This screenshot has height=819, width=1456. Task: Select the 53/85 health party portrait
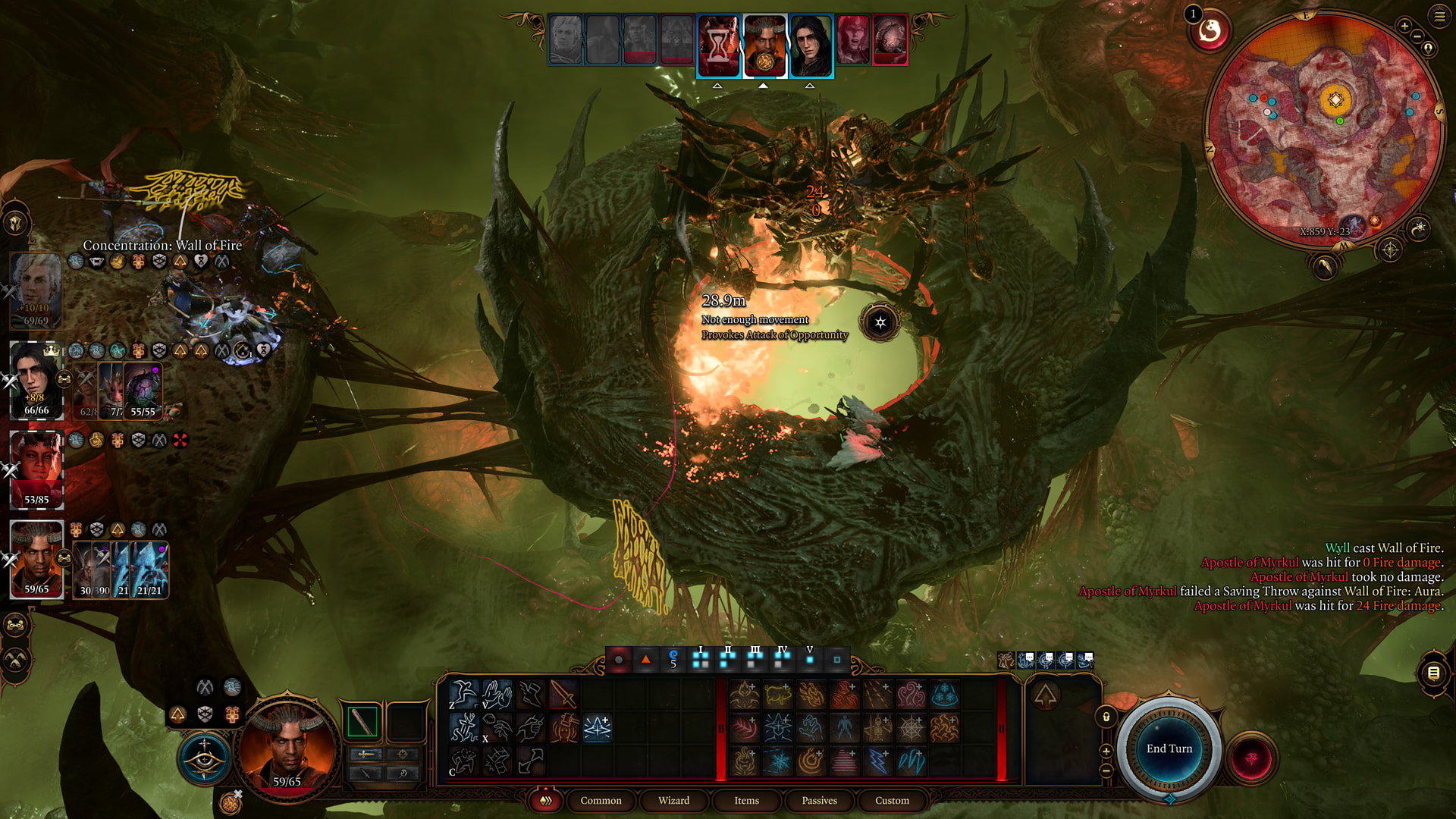(x=36, y=469)
